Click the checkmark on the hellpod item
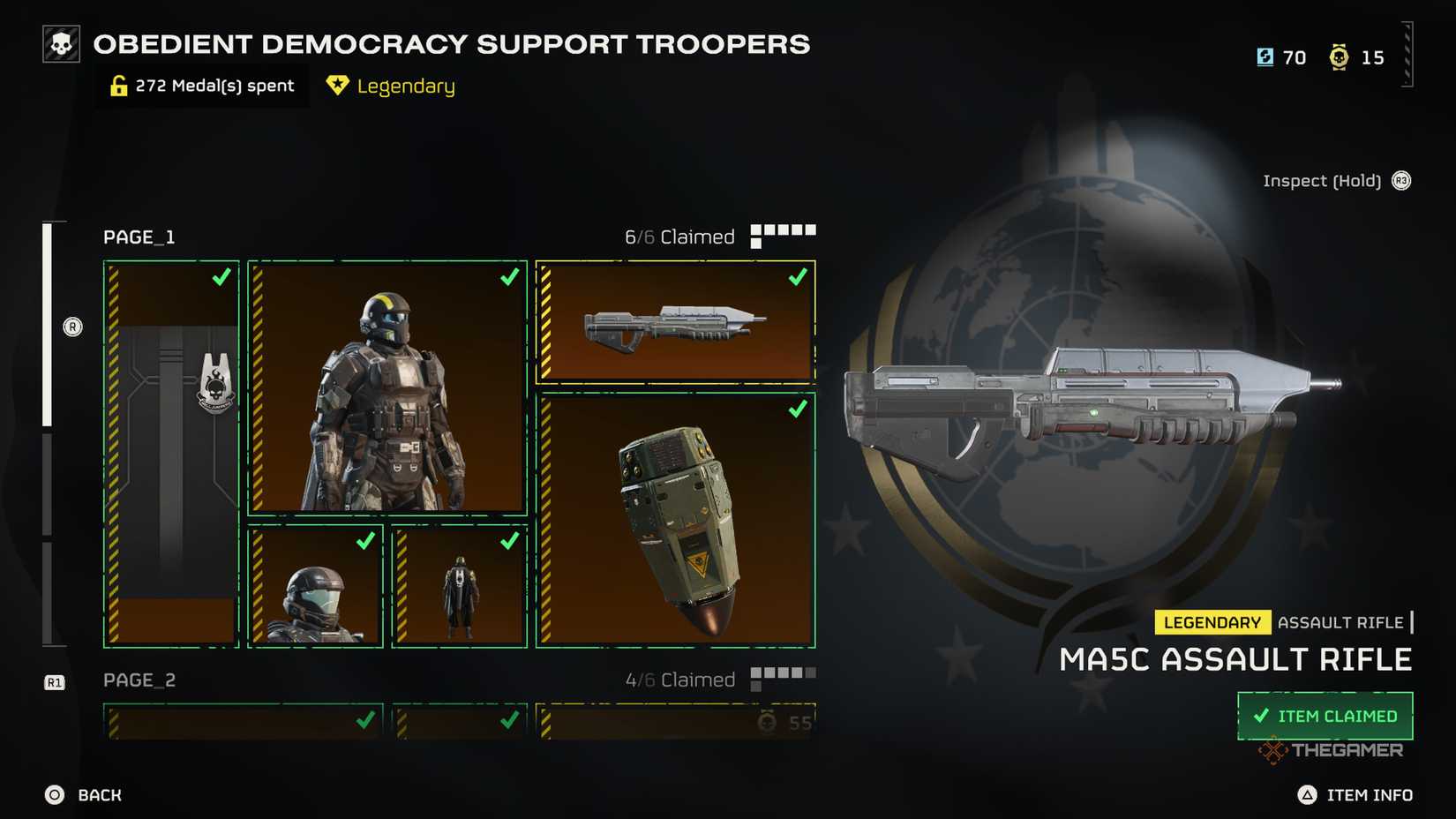Screen dimensions: 1456x819 [797, 409]
